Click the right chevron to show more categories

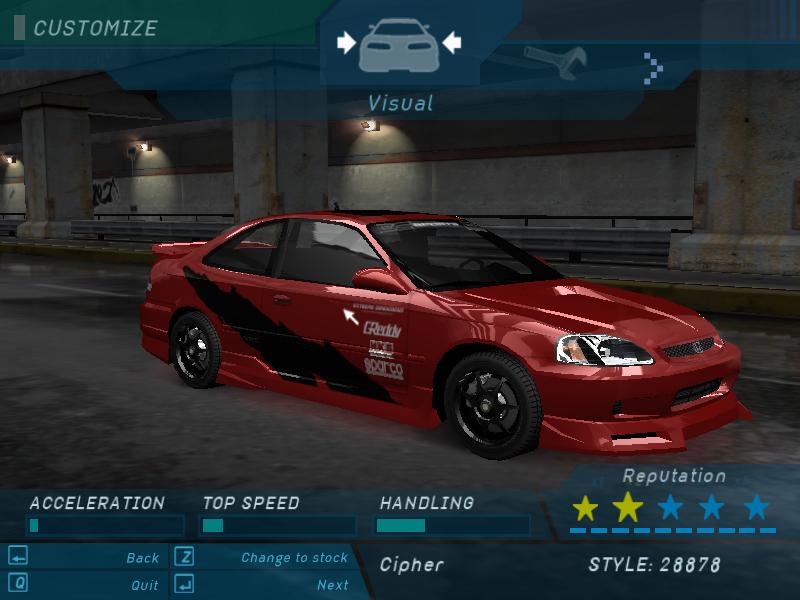654,67
